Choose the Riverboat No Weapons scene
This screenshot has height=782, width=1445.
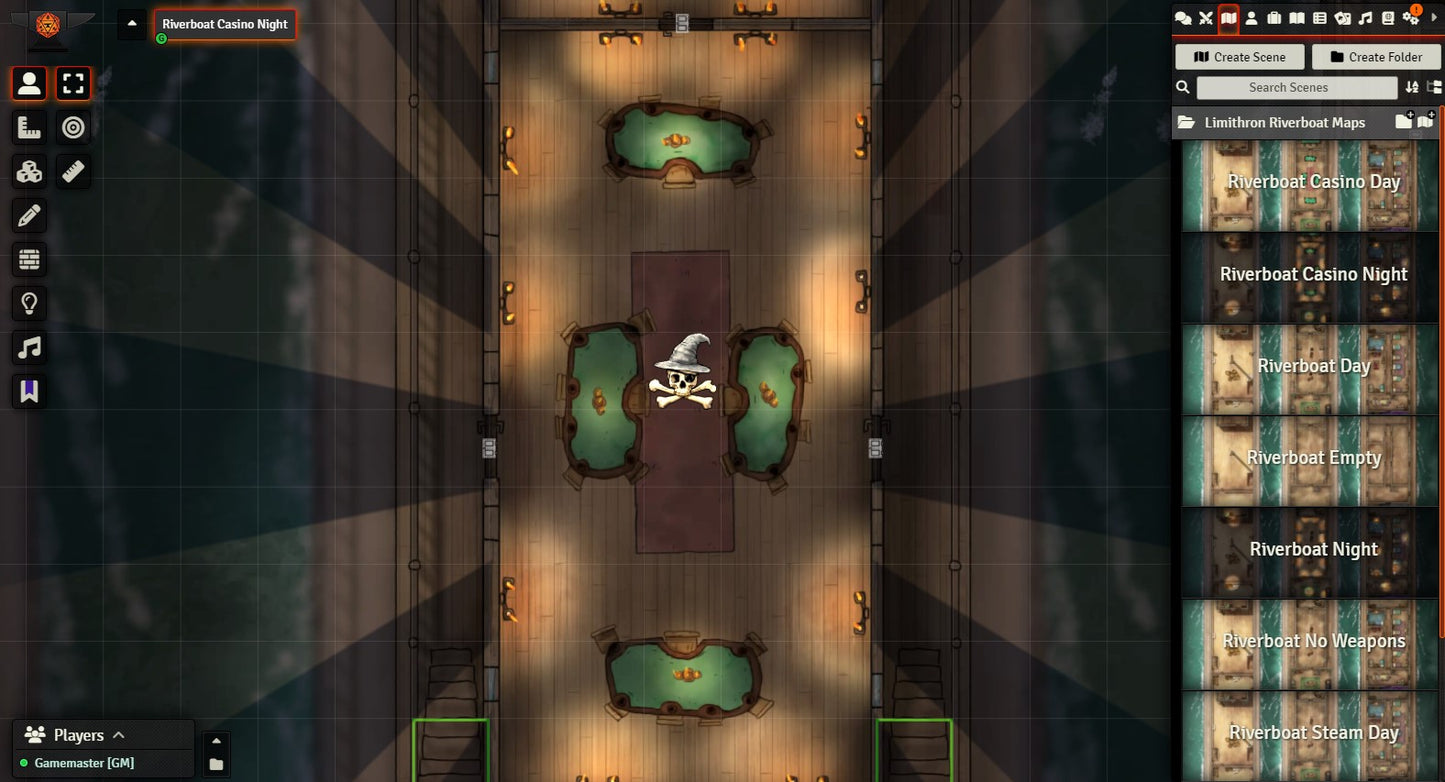point(1312,642)
